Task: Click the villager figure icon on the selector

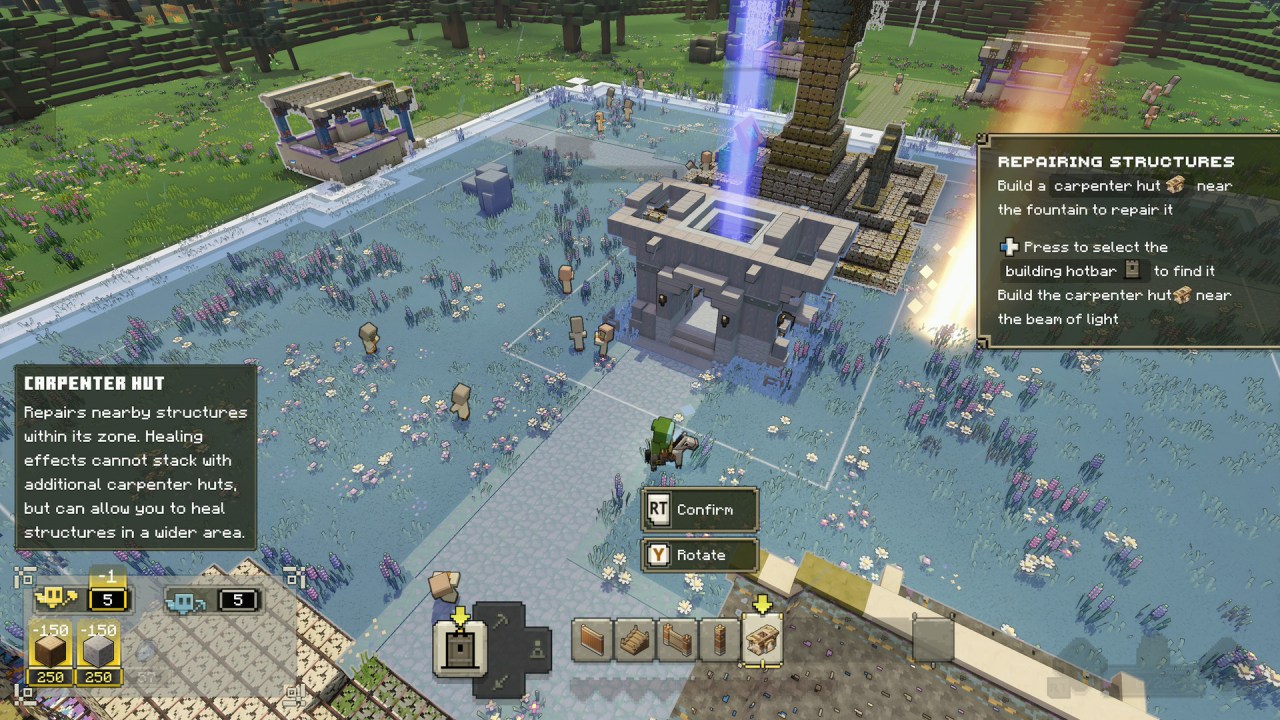Action: coord(537,648)
